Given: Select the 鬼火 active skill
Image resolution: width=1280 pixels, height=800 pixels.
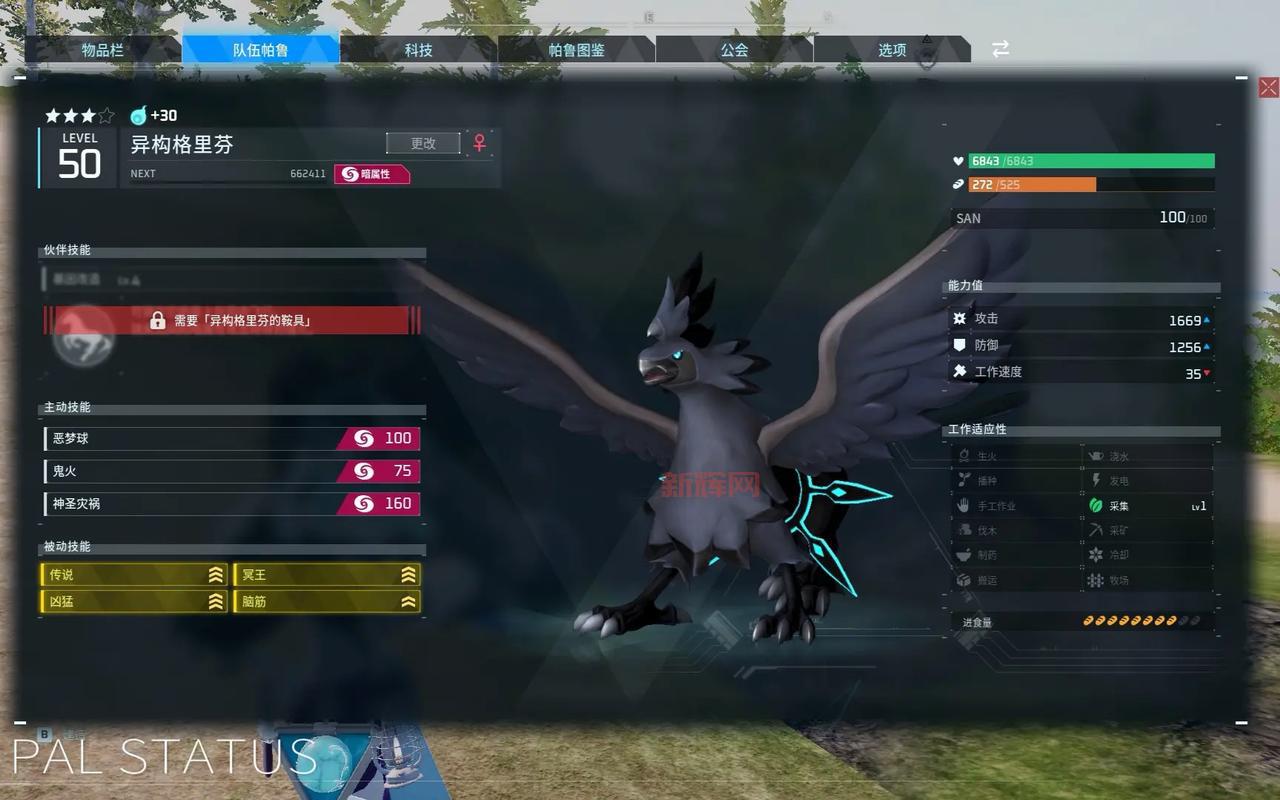Looking at the screenshot, I should [232, 471].
